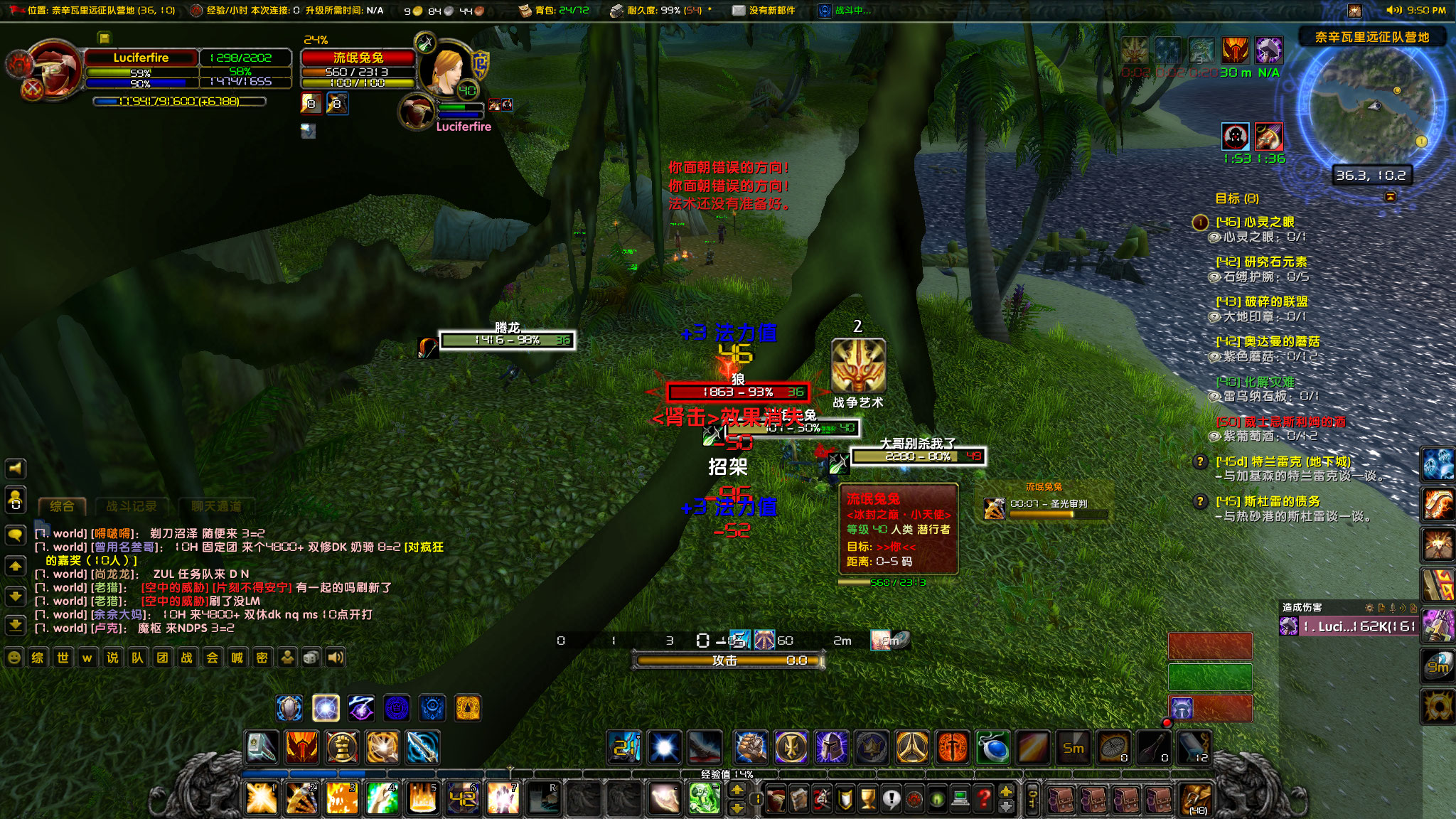
Task: Click the yellow up arrow on the micro menu
Action: point(1007,791)
